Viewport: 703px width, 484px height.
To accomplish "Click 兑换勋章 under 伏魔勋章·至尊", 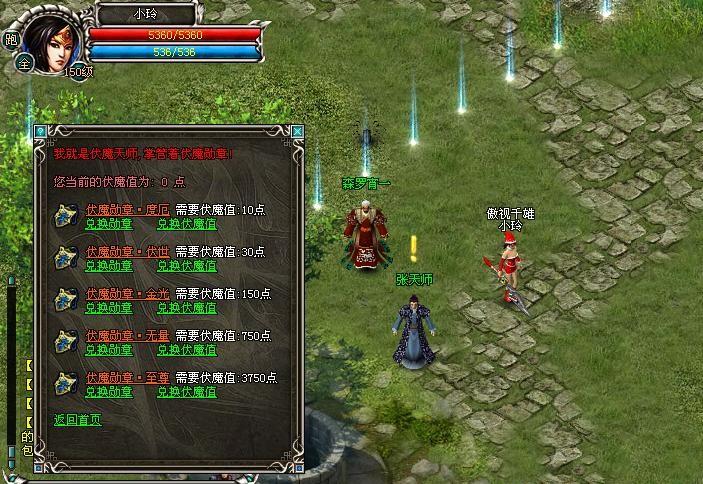I will [109, 392].
